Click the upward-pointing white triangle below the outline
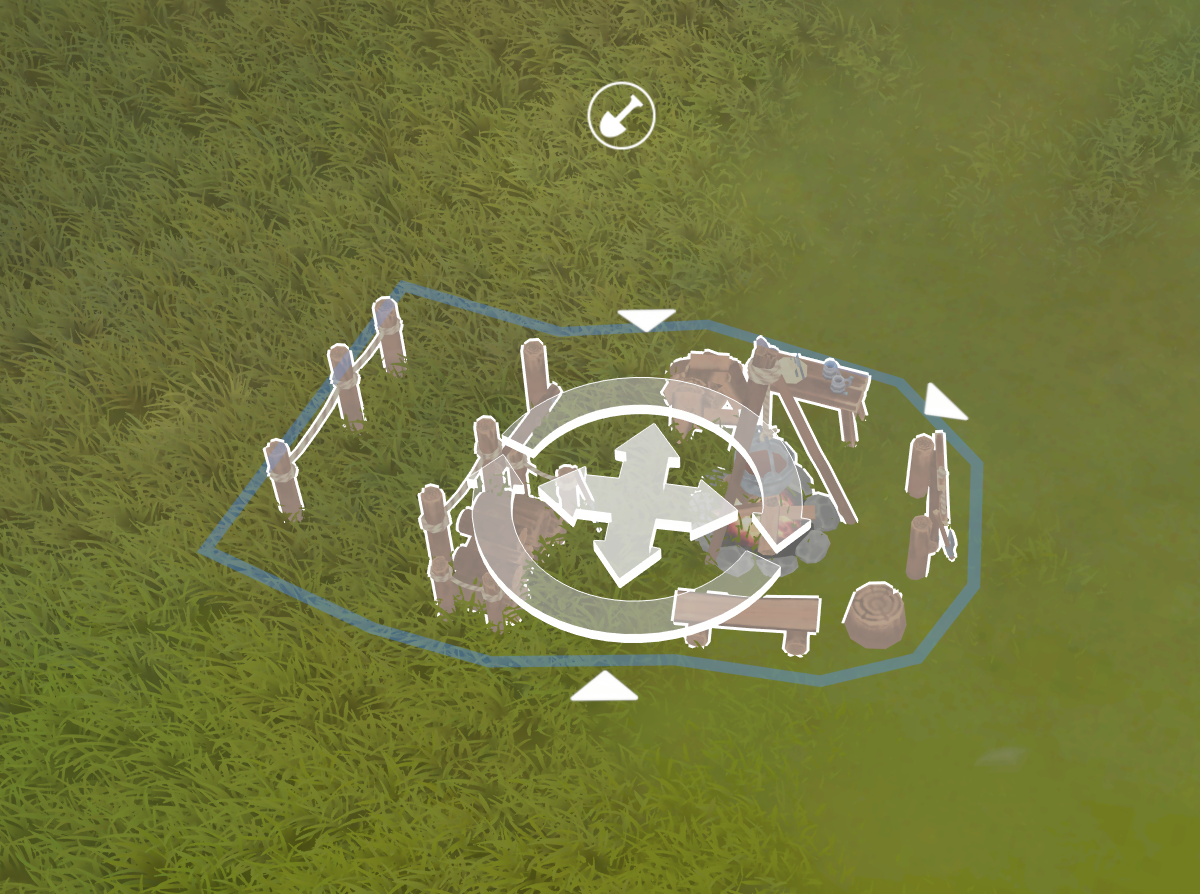1200x894 pixels. pyautogui.click(x=604, y=687)
